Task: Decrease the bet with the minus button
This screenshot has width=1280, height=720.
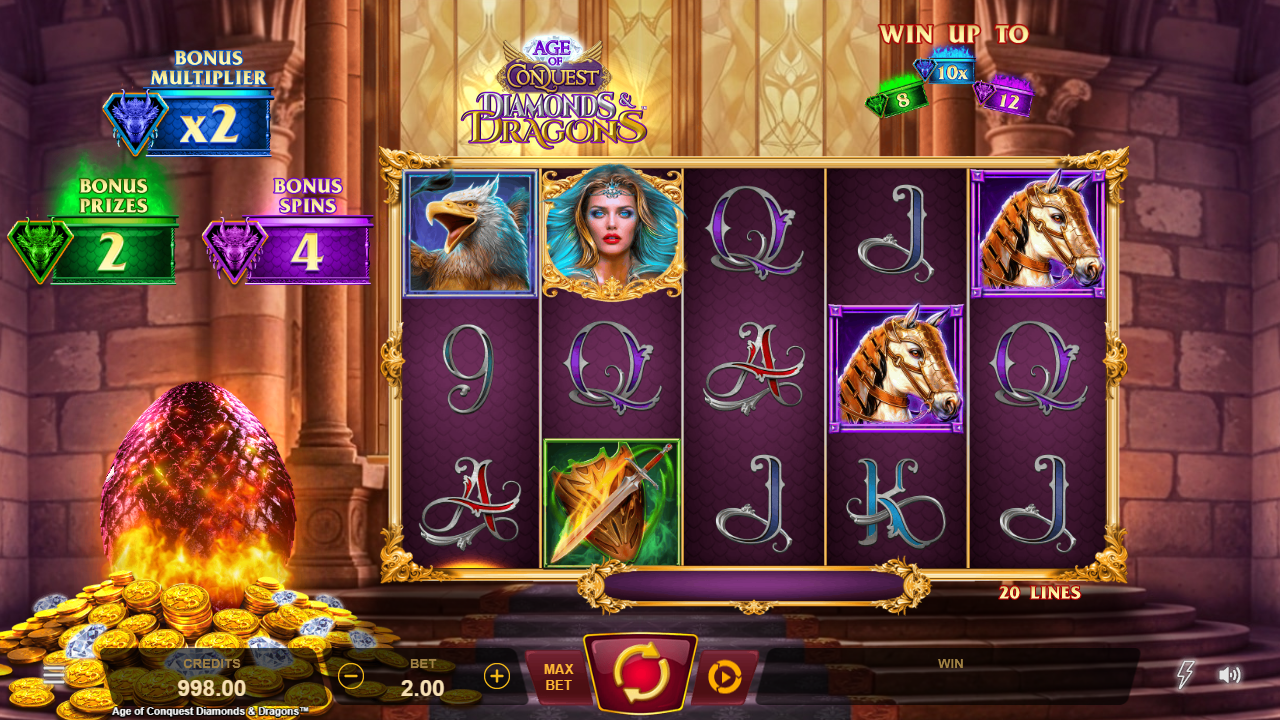Action: click(x=351, y=676)
